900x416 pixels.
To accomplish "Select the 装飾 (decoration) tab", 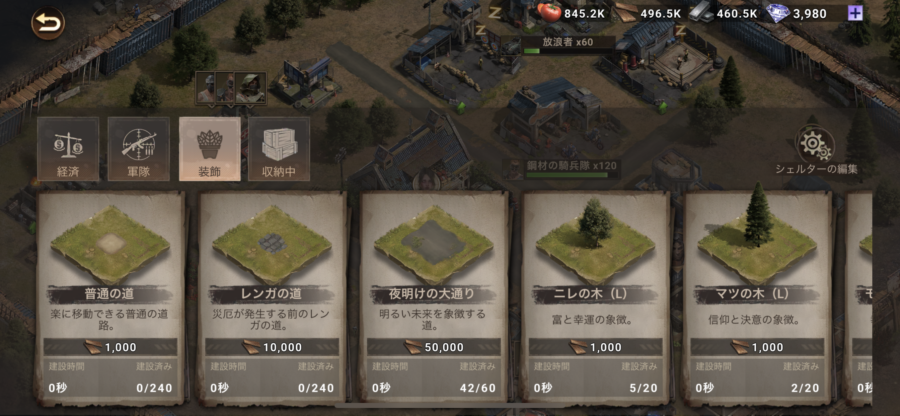I will (209, 149).
